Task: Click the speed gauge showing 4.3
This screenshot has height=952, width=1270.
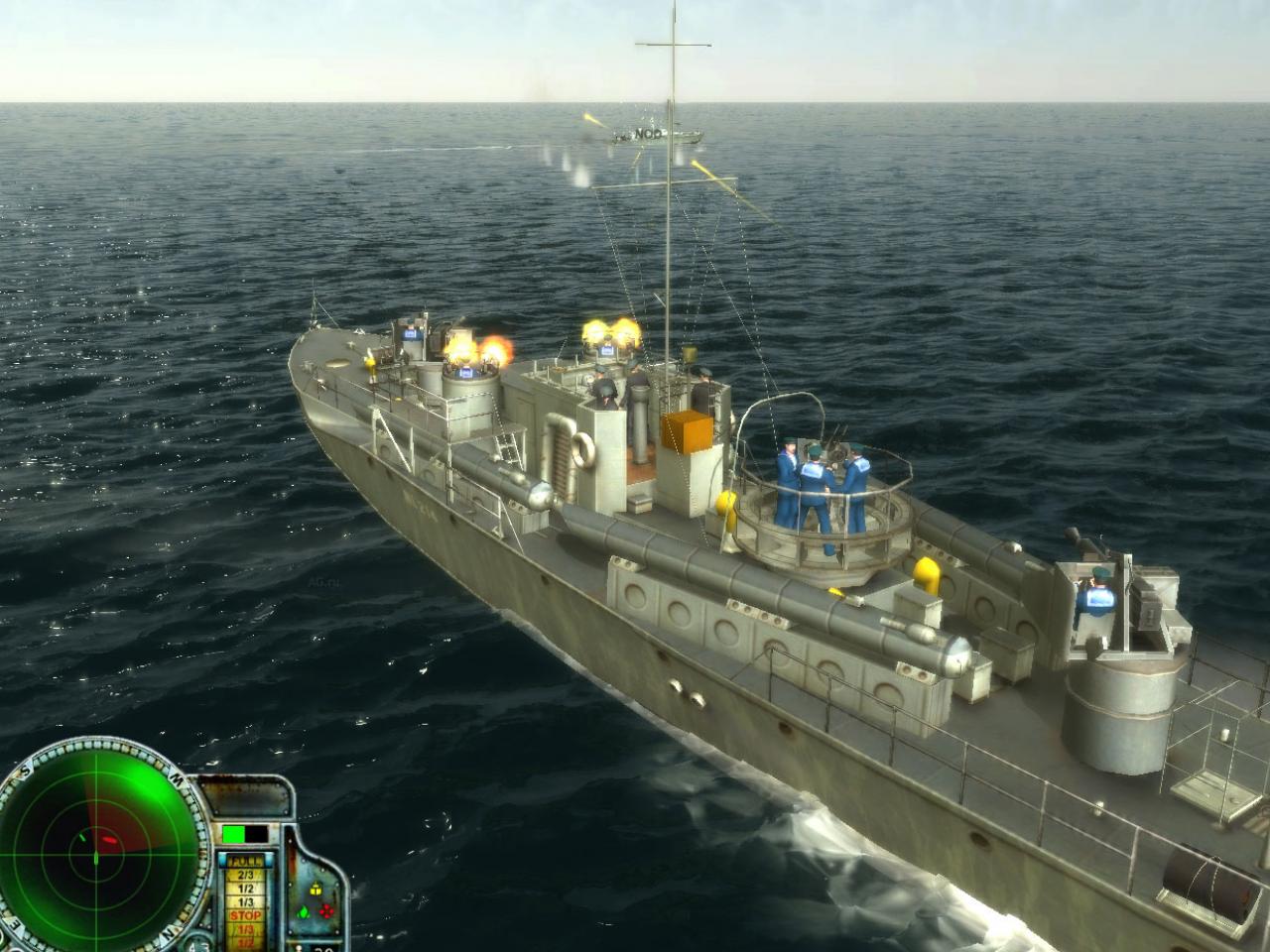Action: coord(197,945)
